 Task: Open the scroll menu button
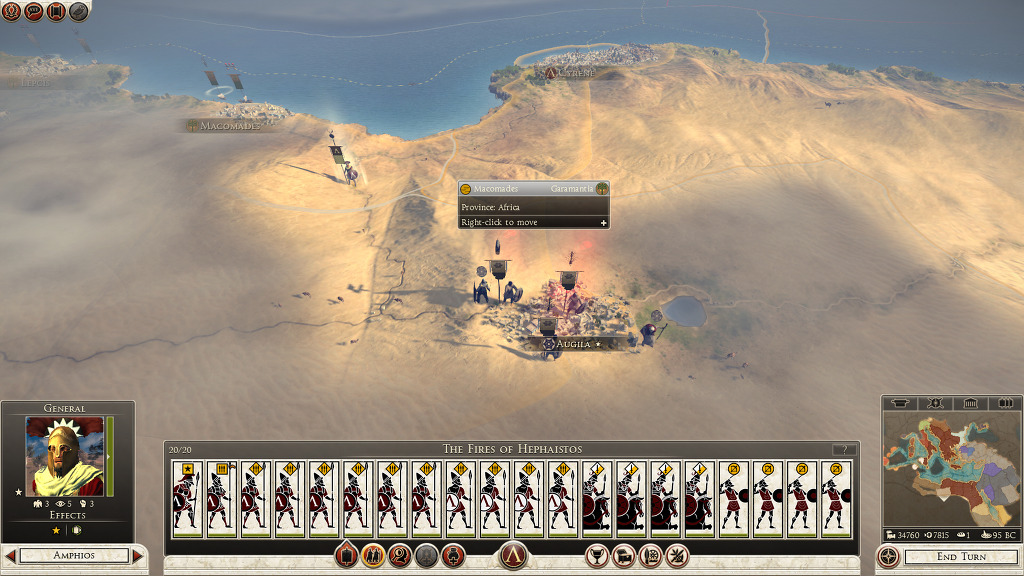coord(56,12)
